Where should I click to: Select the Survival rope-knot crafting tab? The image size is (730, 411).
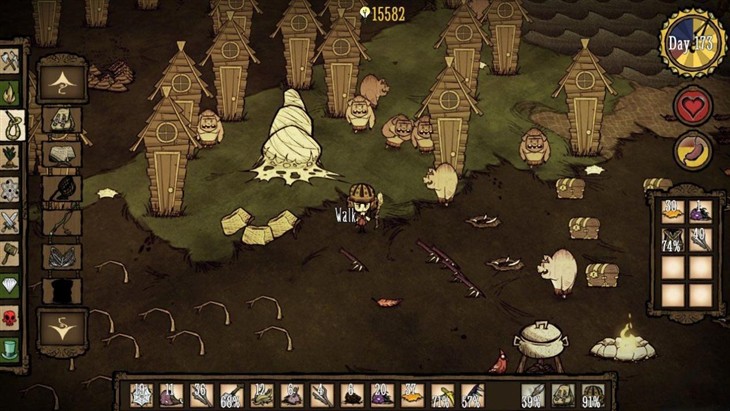click(x=9, y=125)
